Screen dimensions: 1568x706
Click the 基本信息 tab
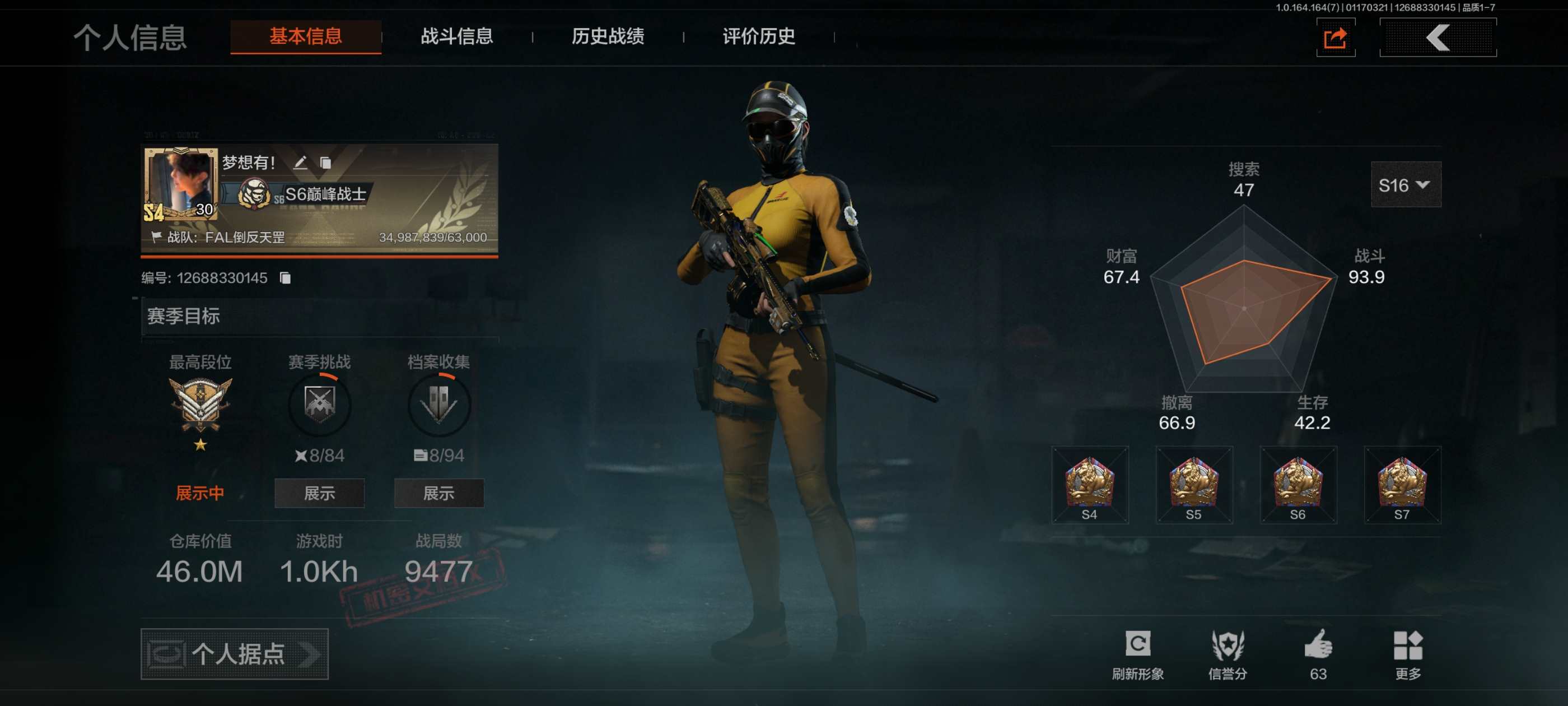306,36
